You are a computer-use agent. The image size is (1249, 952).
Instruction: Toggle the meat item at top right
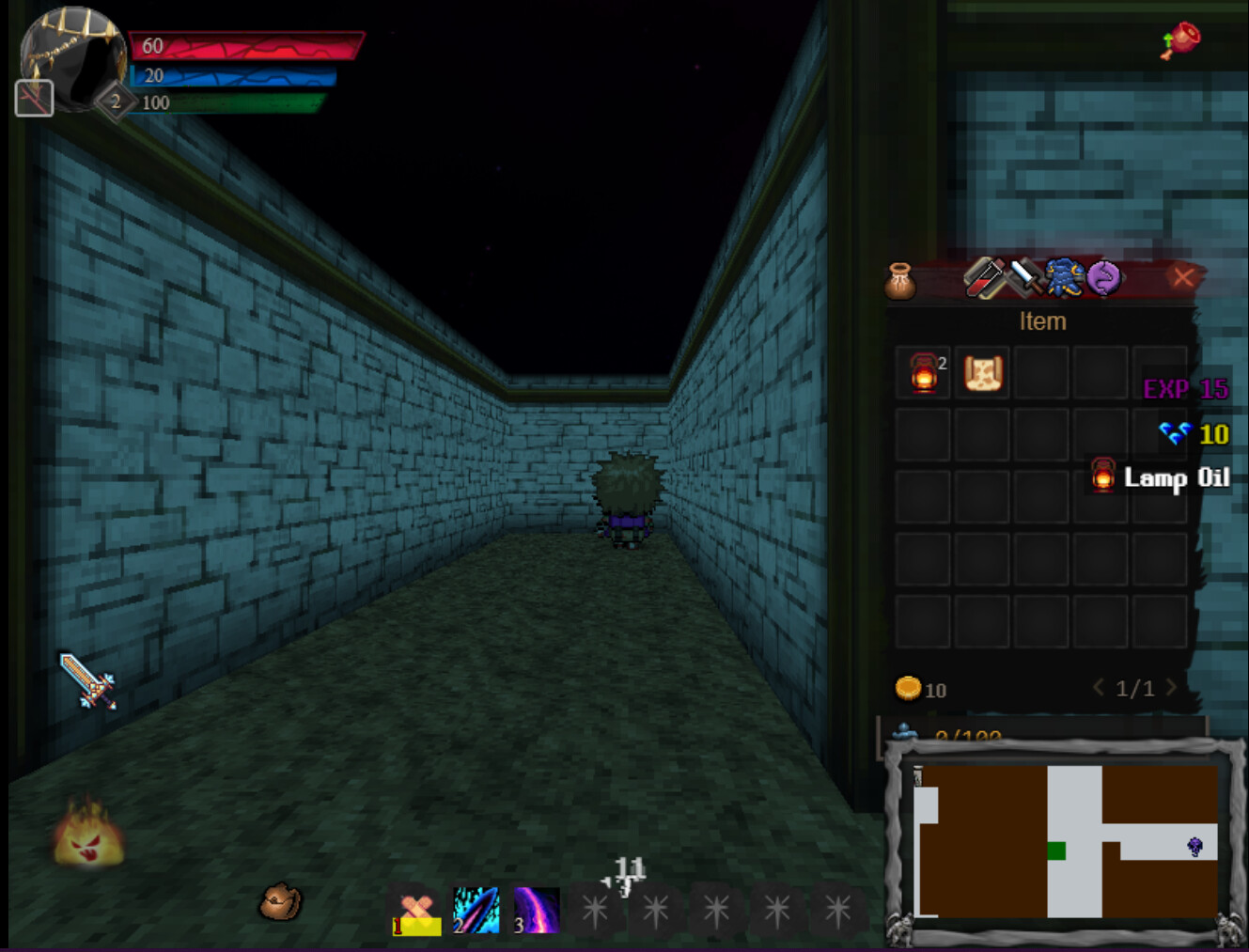click(1179, 41)
